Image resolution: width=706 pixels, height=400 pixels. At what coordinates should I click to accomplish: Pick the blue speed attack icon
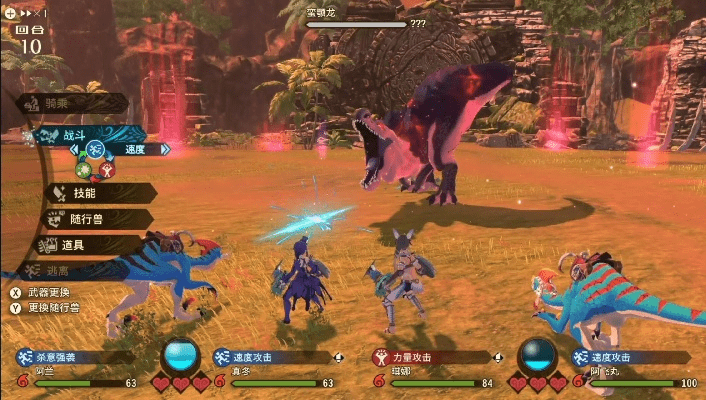tap(96, 150)
